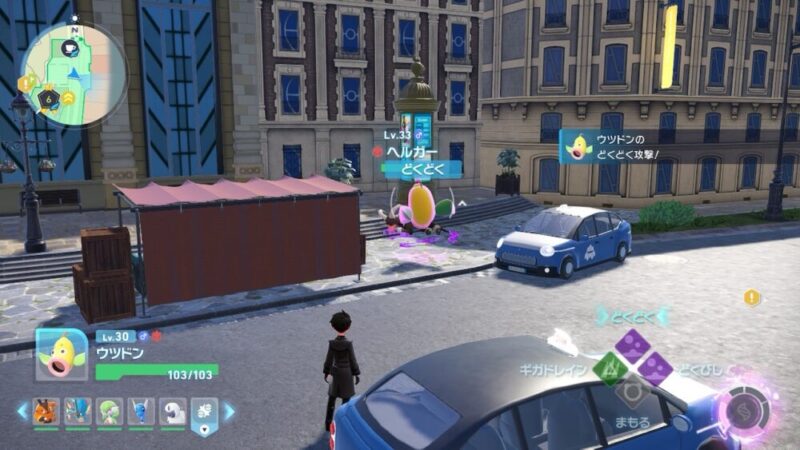Viewport: 800px width, 450px height.
Task: Select the white Absol party slot
Action: tap(172, 411)
